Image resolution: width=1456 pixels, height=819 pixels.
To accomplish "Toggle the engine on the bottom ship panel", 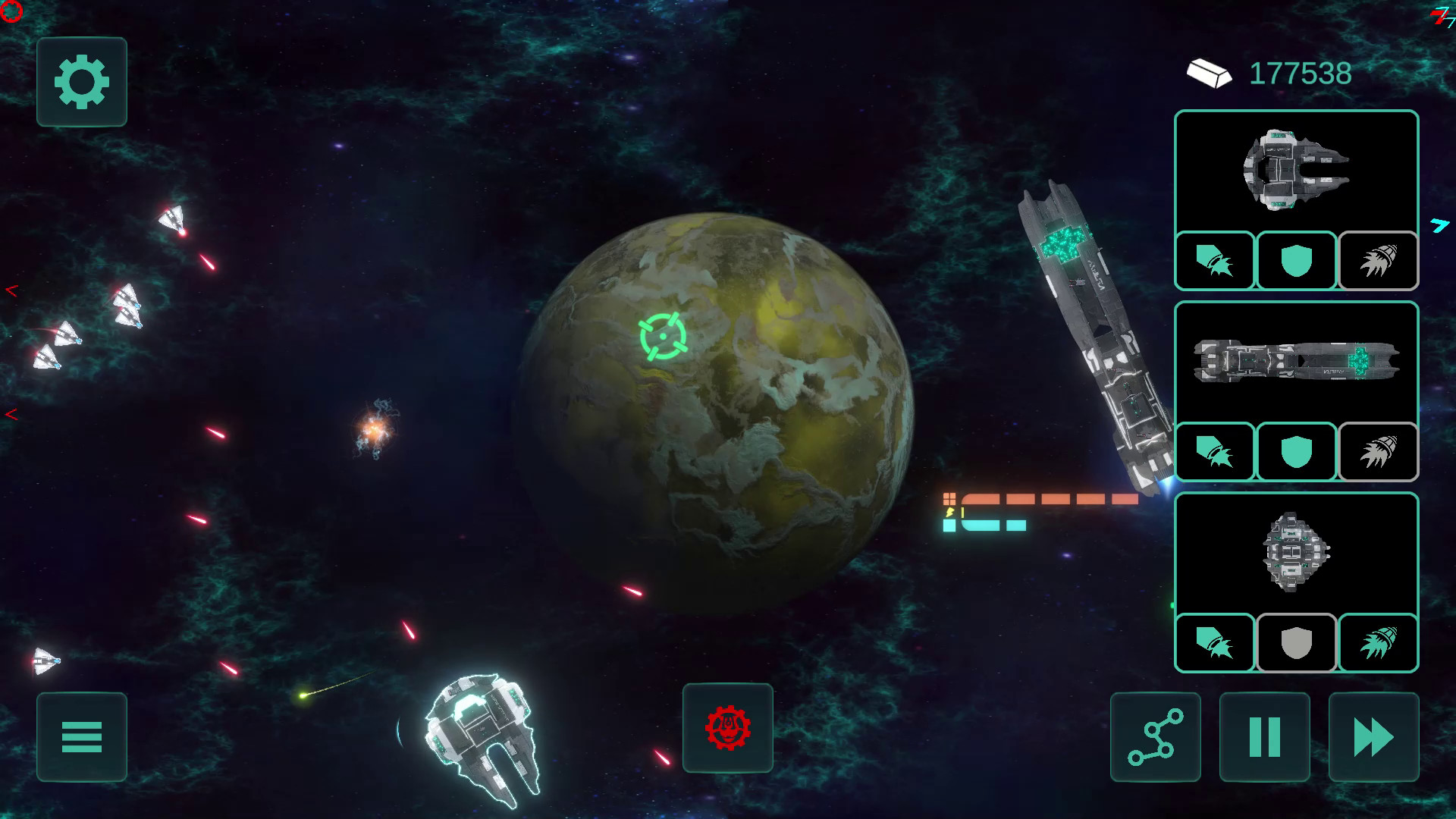I will (x=1377, y=643).
